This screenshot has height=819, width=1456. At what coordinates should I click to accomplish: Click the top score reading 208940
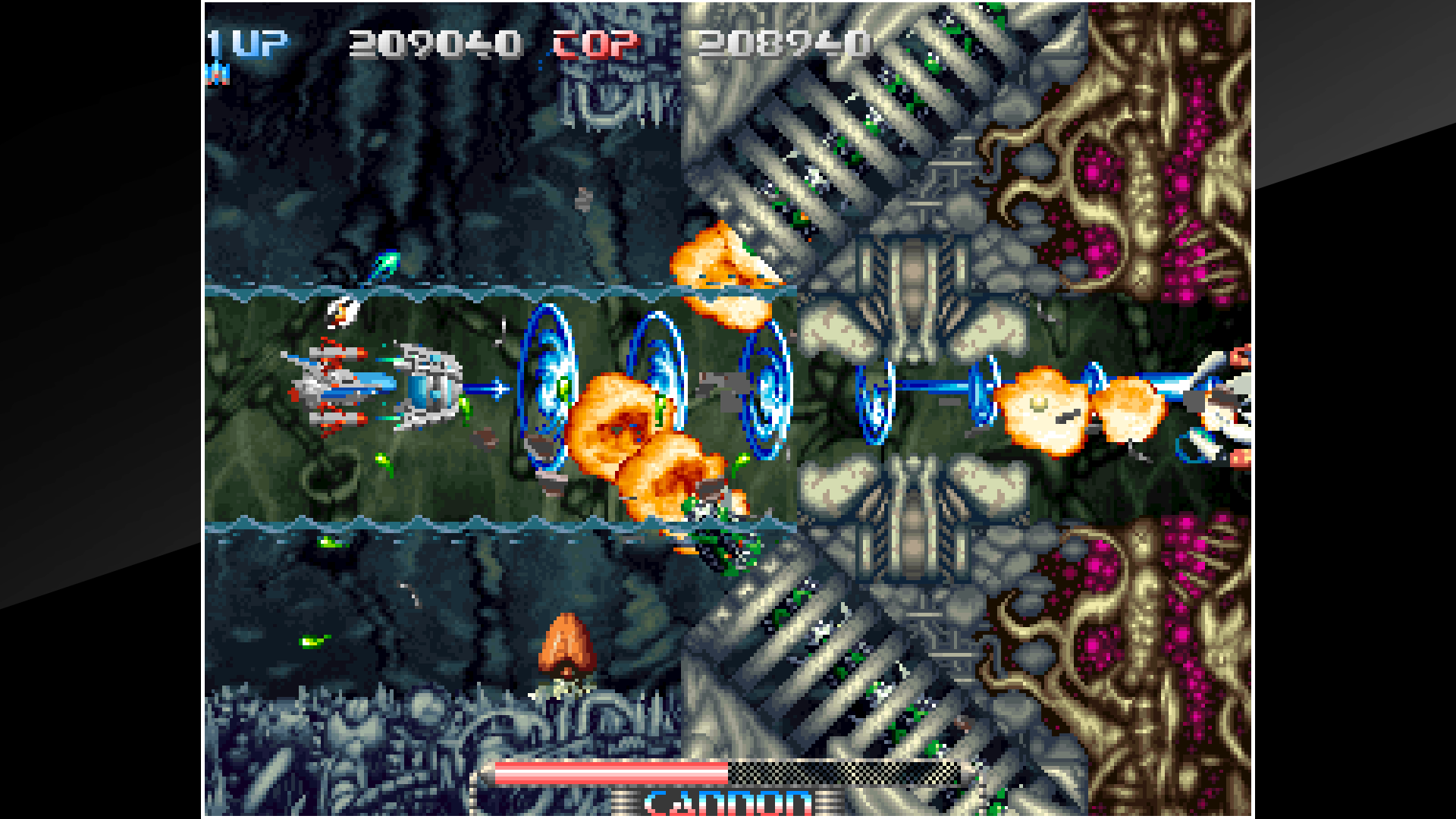pyautogui.click(x=781, y=44)
